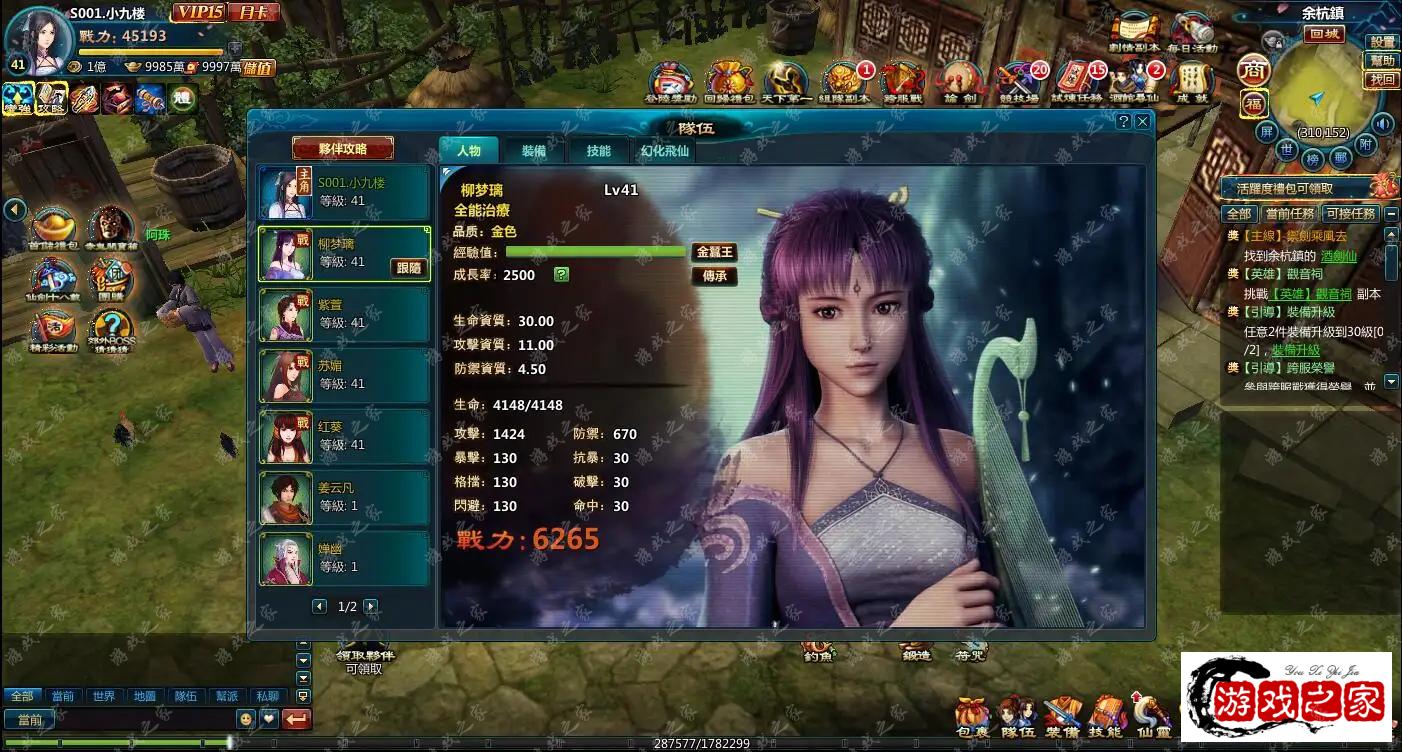The width and height of the screenshot is (1402, 752).
Task: Switch to the 裝備 tab
Action: (x=533, y=151)
